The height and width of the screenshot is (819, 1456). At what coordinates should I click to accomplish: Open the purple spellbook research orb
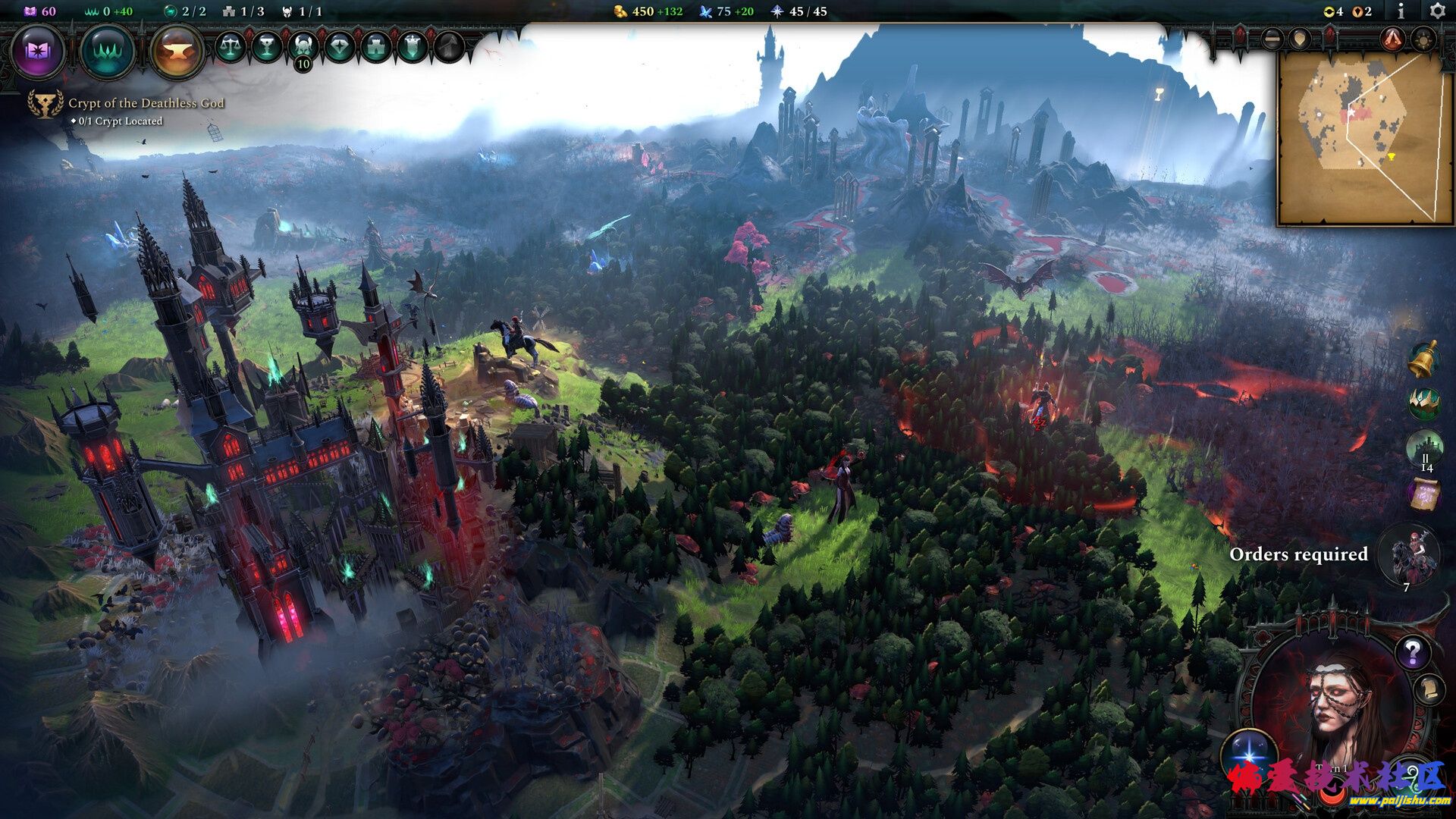click(38, 52)
